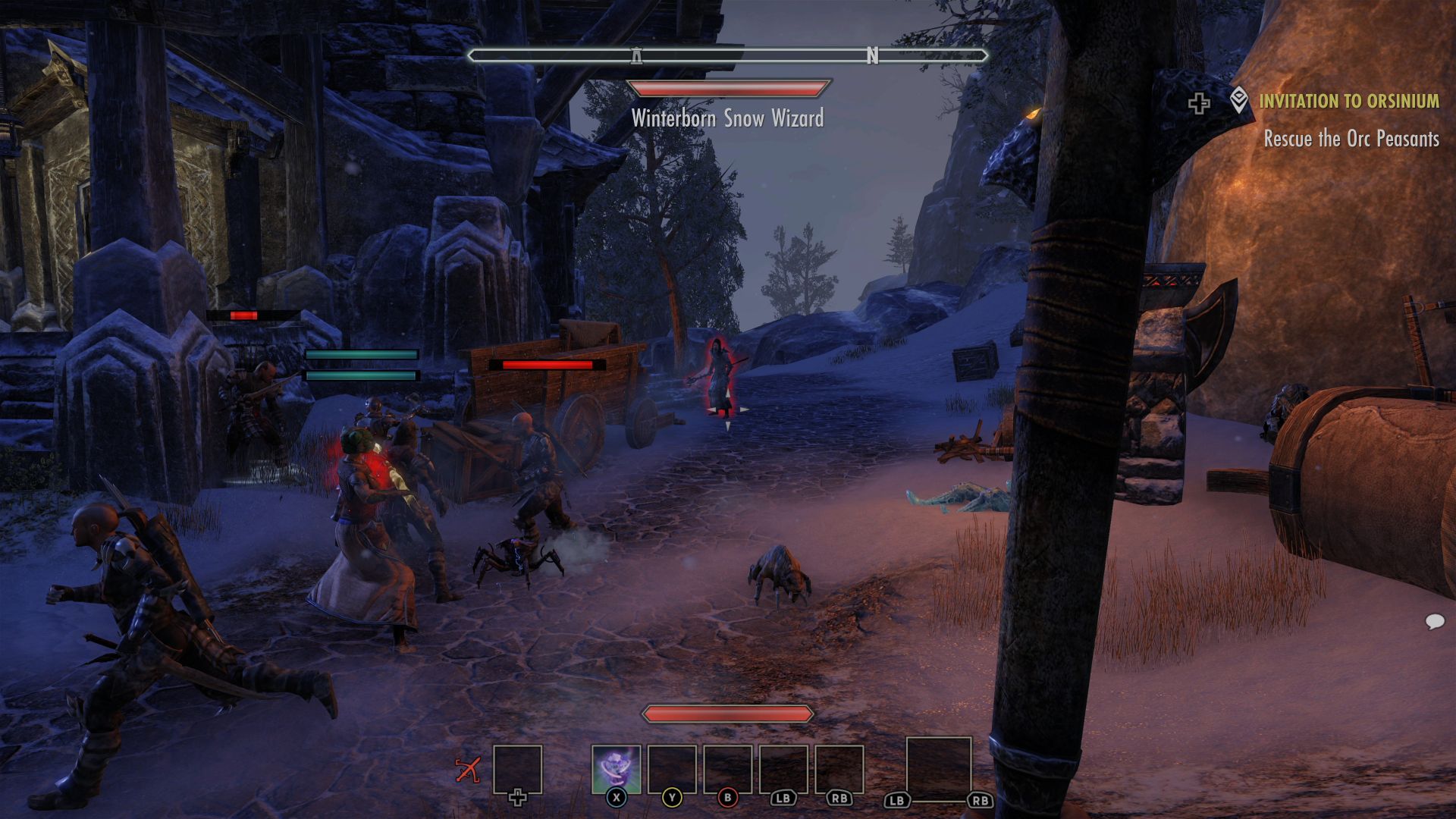This screenshot has width=1456, height=819.
Task: Click the quest marker diamond icon
Action: click(x=1238, y=100)
